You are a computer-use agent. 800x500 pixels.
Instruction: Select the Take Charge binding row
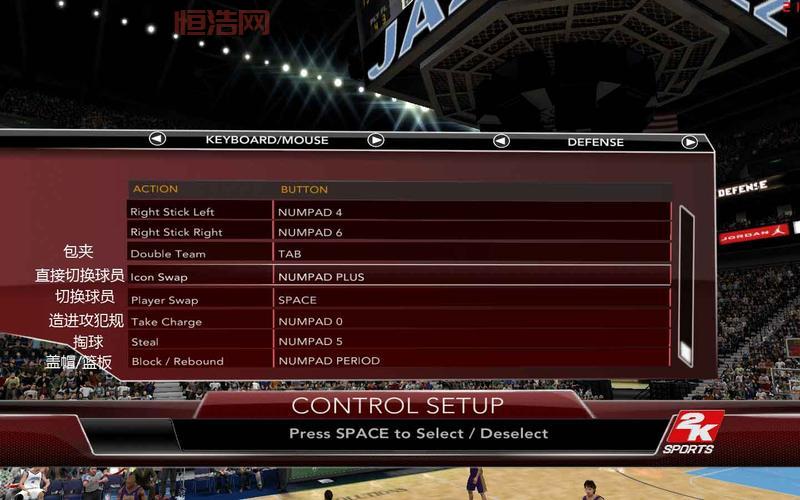click(398, 322)
